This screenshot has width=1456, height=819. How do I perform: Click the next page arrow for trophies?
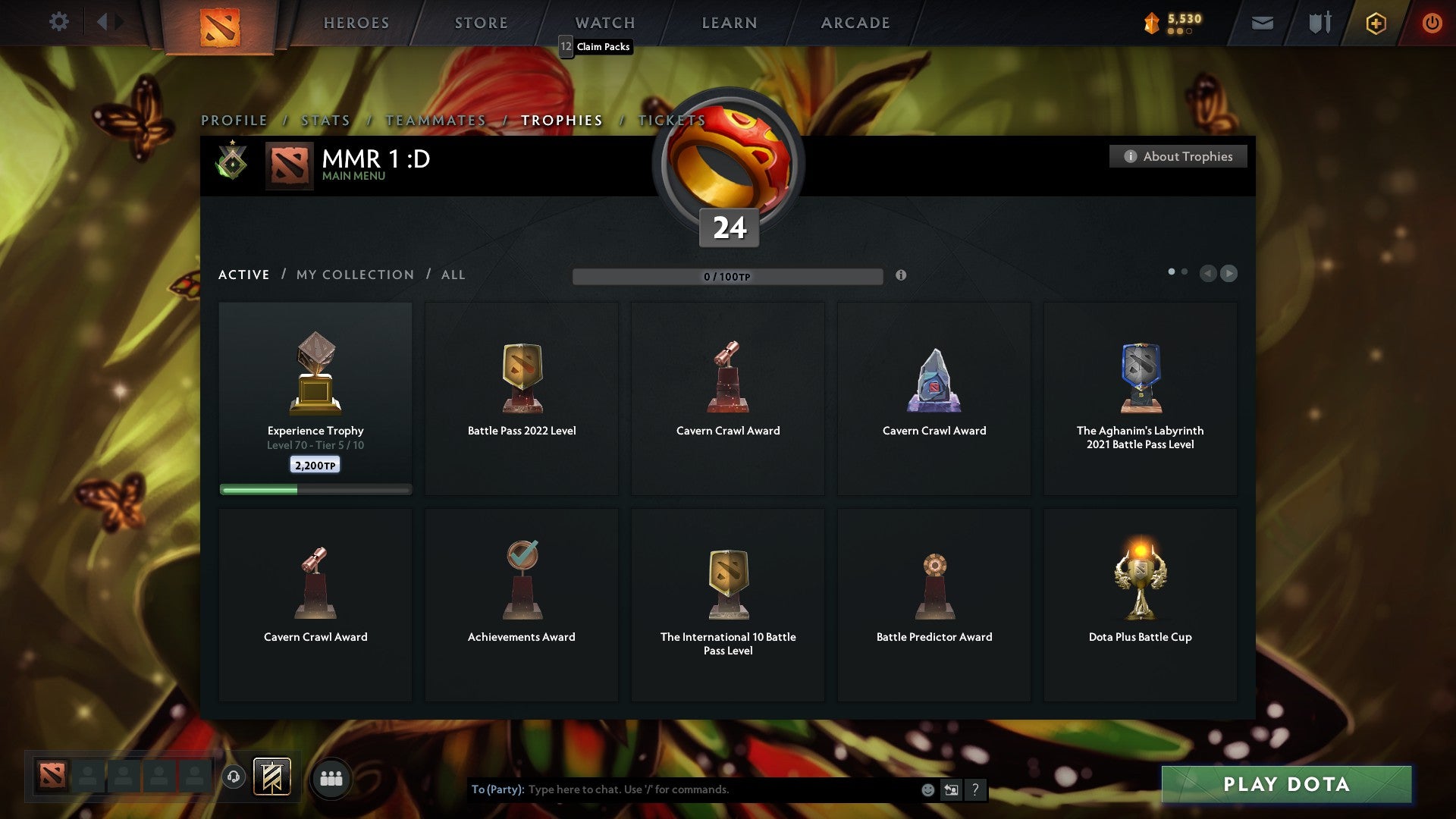tap(1229, 274)
